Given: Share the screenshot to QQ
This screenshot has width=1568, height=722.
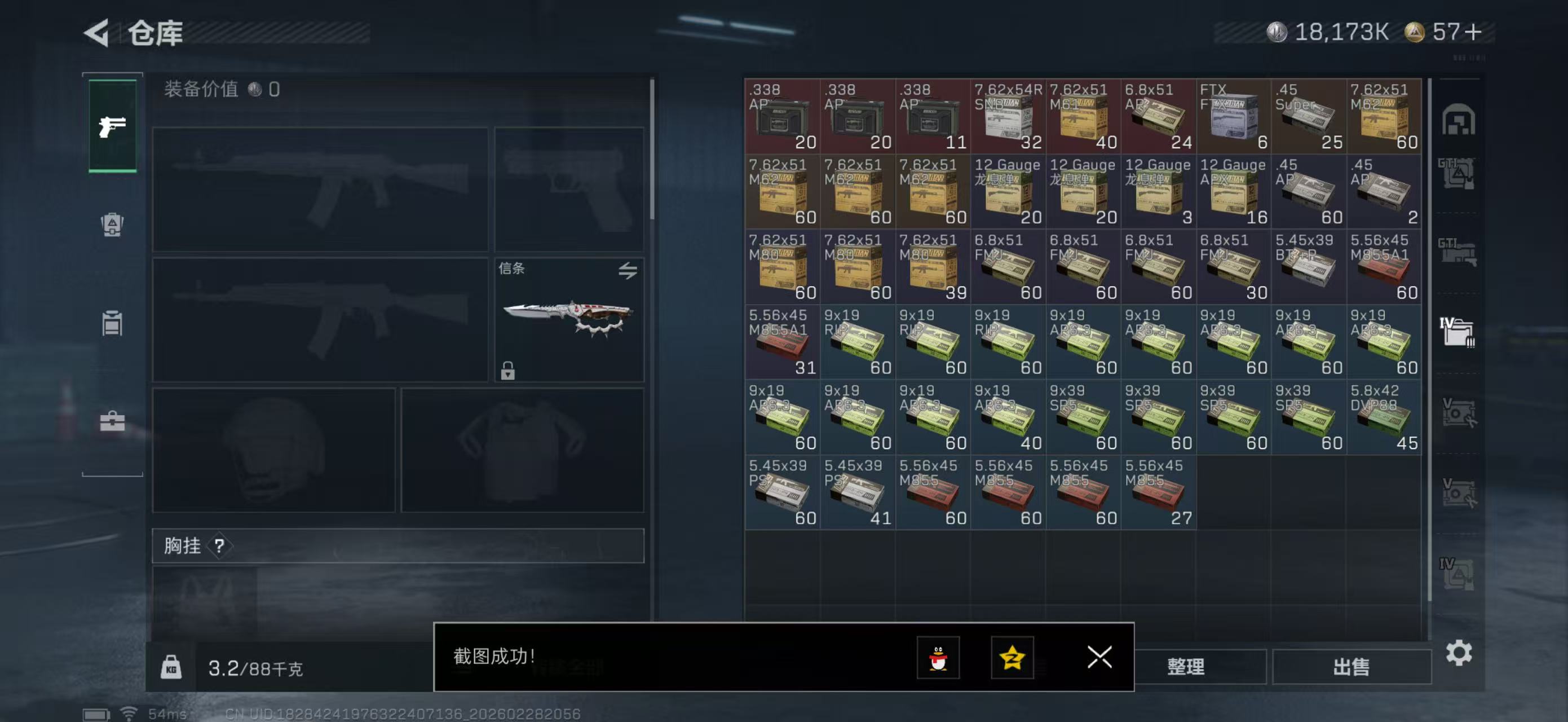Looking at the screenshot, I should tap(938, 658).
